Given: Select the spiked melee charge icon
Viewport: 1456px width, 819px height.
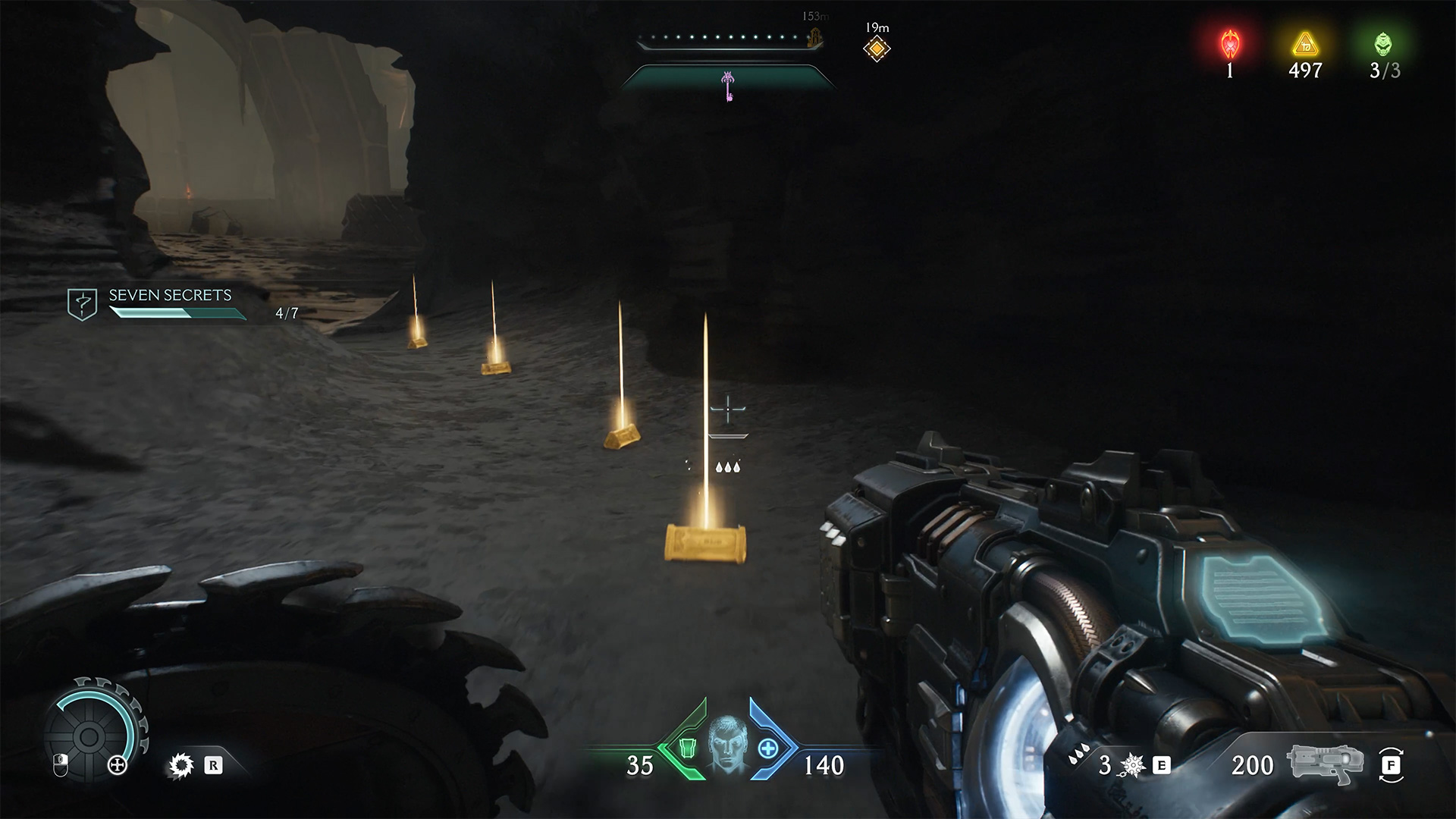Looking at the screenshot, I should [1131, 766].
